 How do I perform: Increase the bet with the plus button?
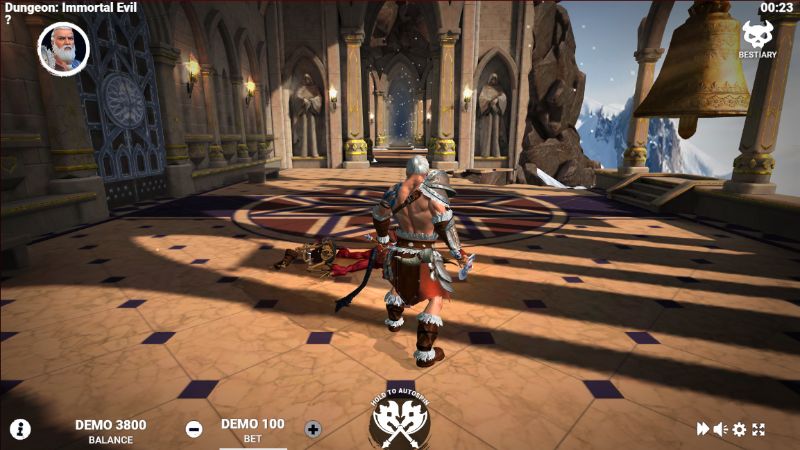pyautogui.click(x=313, y=429)
